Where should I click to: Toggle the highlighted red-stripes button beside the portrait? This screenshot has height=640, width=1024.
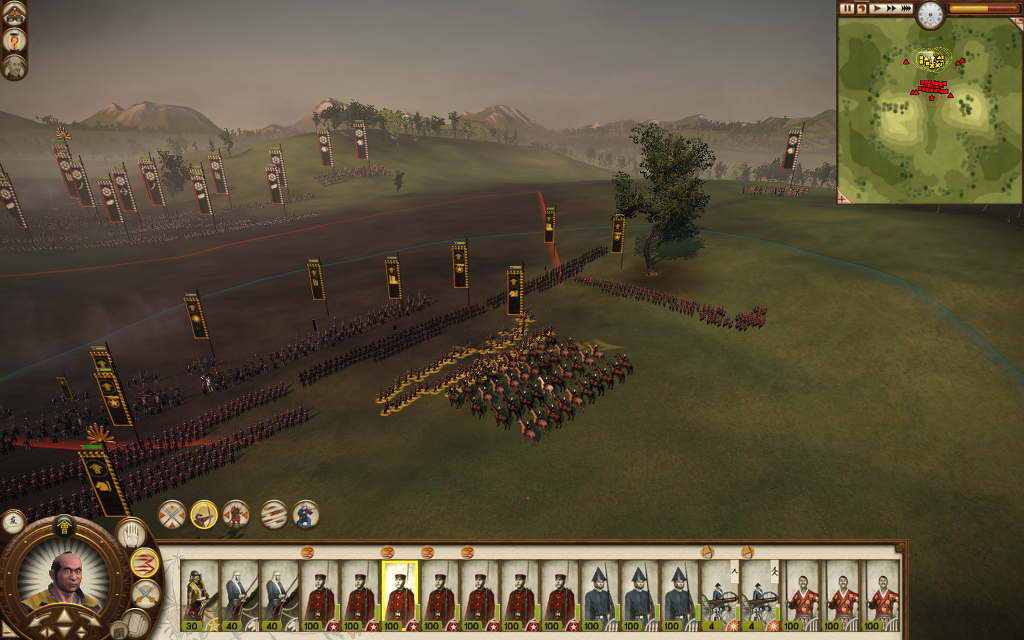tap(146, 563)
